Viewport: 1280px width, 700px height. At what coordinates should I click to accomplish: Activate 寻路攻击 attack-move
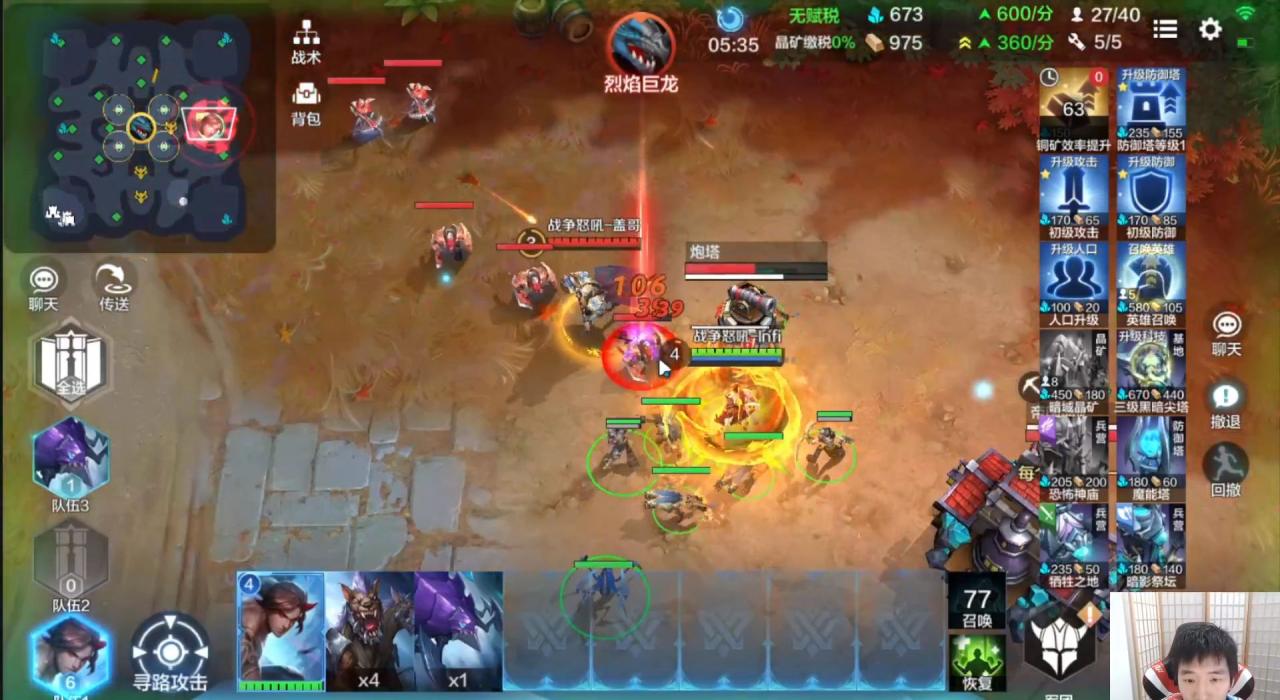coord(170,652)
